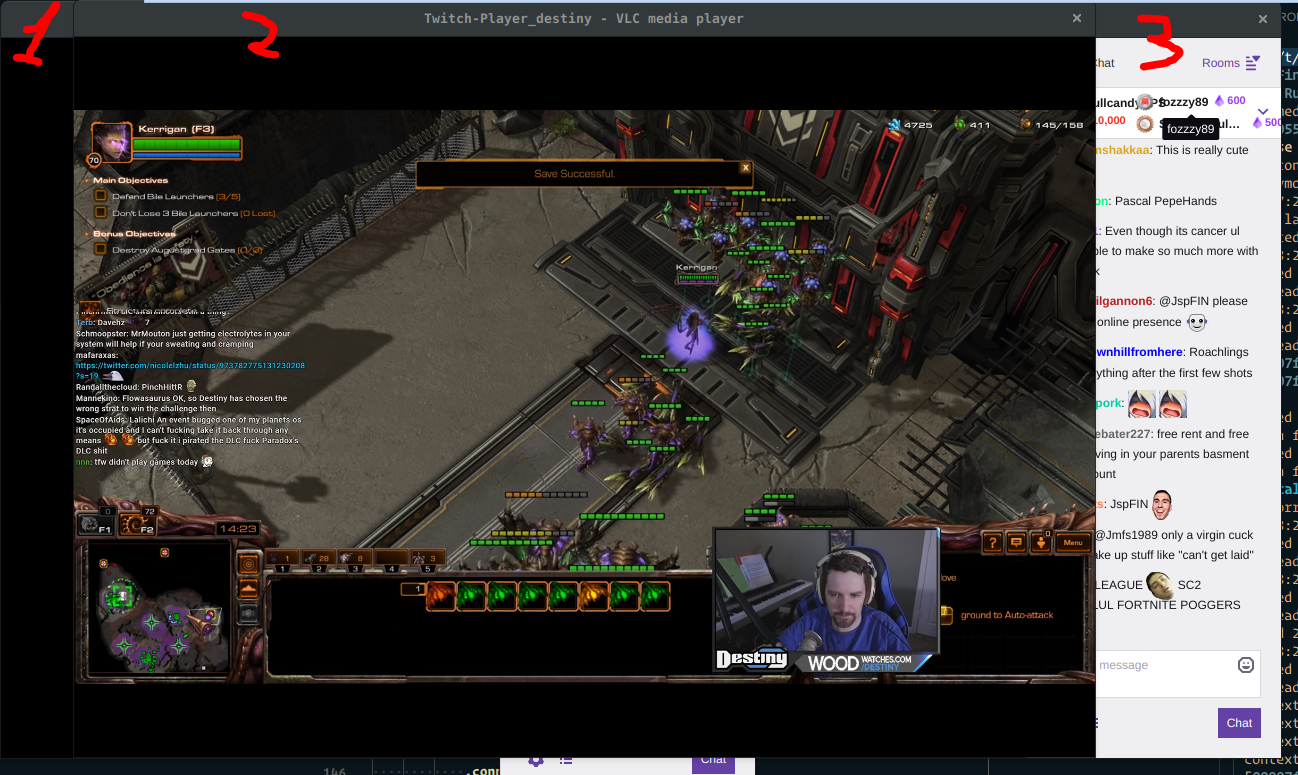
Task: Open the in-game Menu
Action: [1073, 542]
